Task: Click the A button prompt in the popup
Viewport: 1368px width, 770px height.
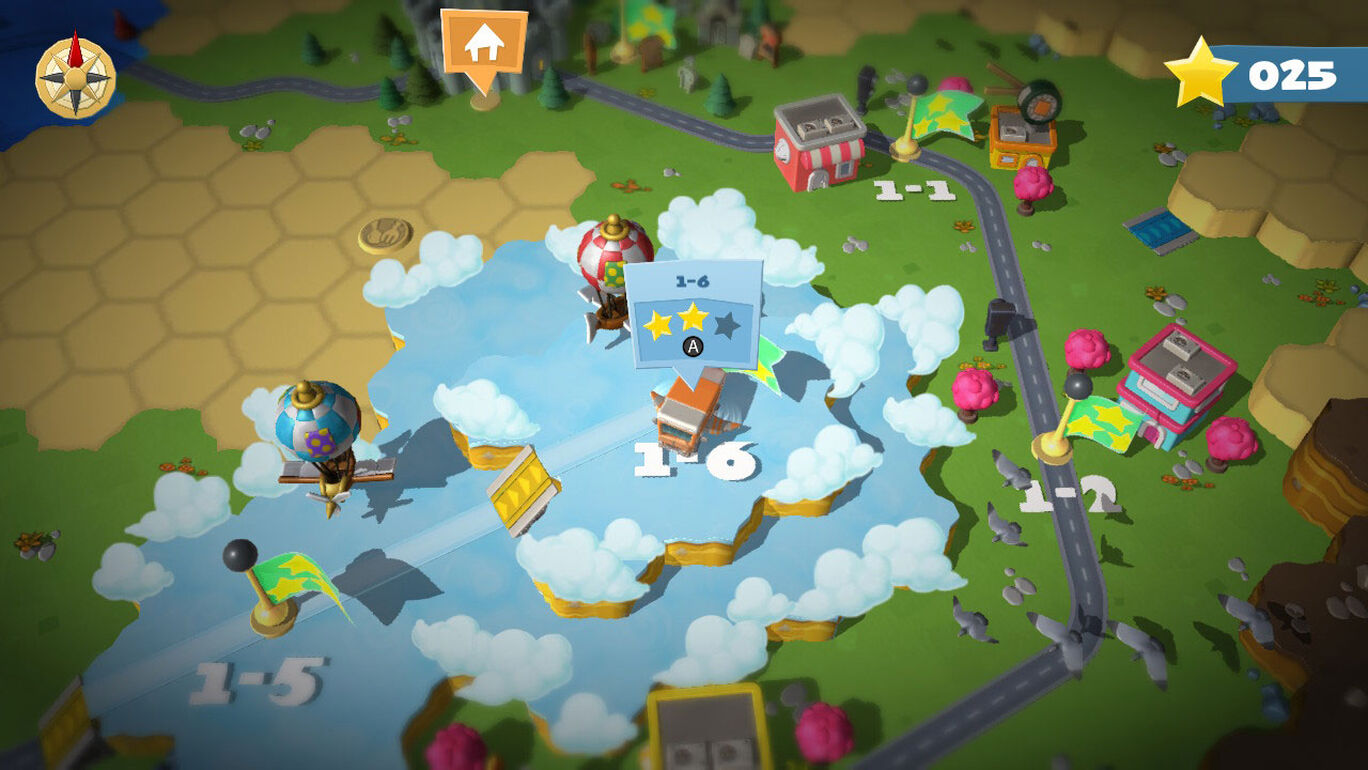Action: 692,345
